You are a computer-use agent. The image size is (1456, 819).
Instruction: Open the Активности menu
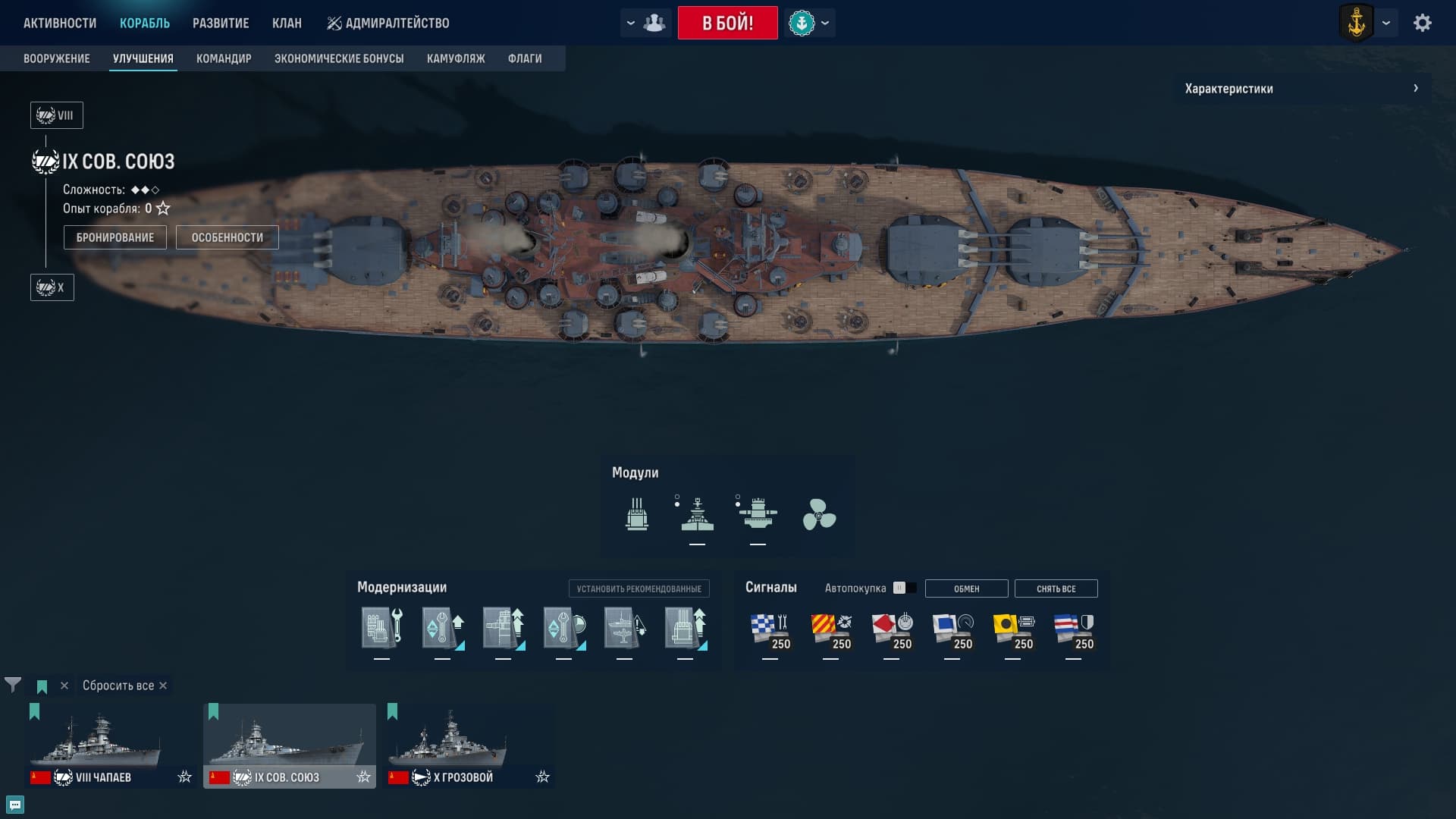60,23
